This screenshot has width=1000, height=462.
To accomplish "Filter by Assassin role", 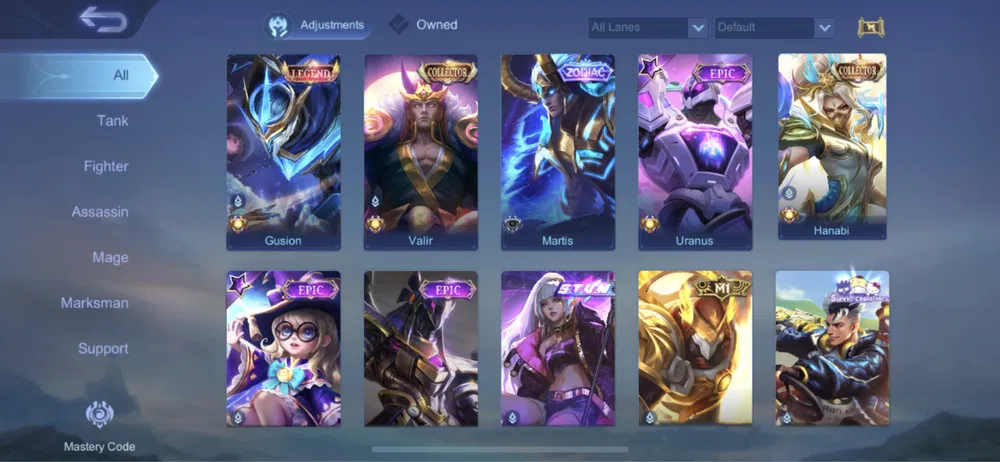I will tap(100, 212).
